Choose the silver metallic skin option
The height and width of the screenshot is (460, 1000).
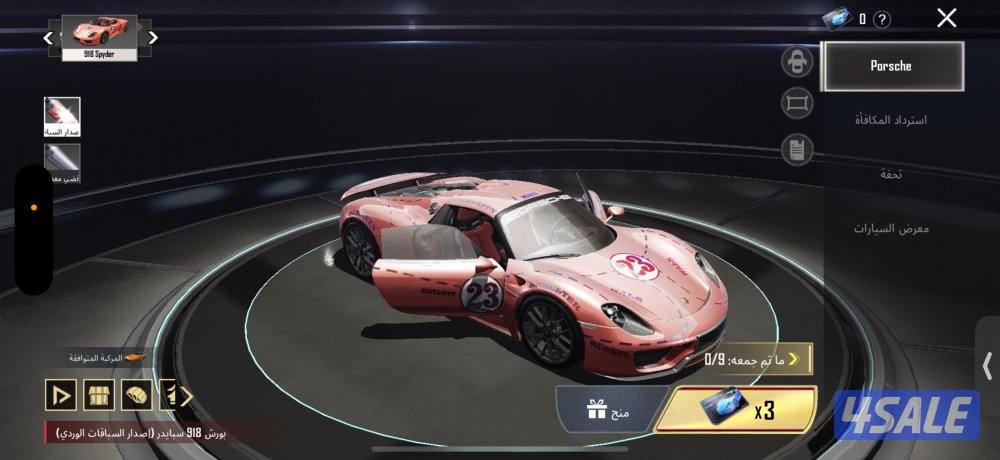pyautogui.click(x=62, y=162)
